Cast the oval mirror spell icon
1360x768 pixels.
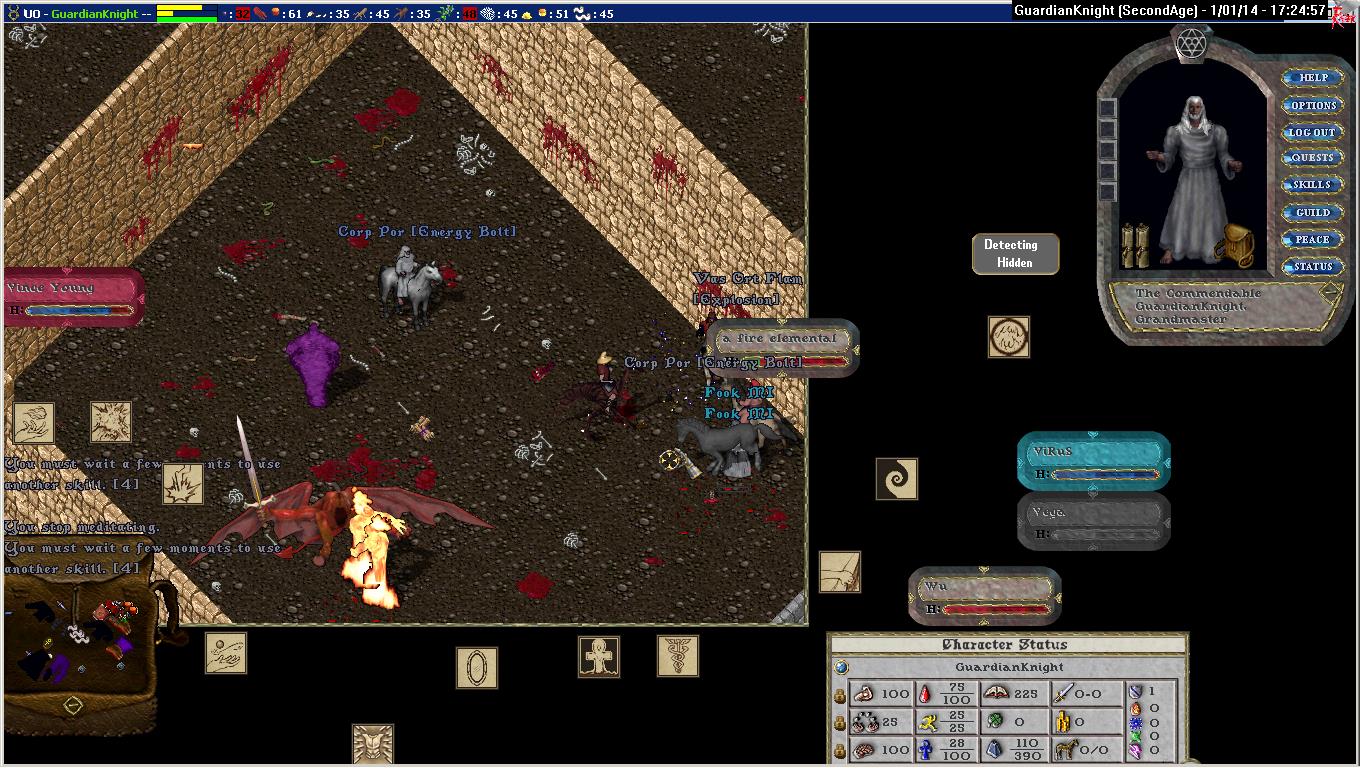[x=477, y=668]
